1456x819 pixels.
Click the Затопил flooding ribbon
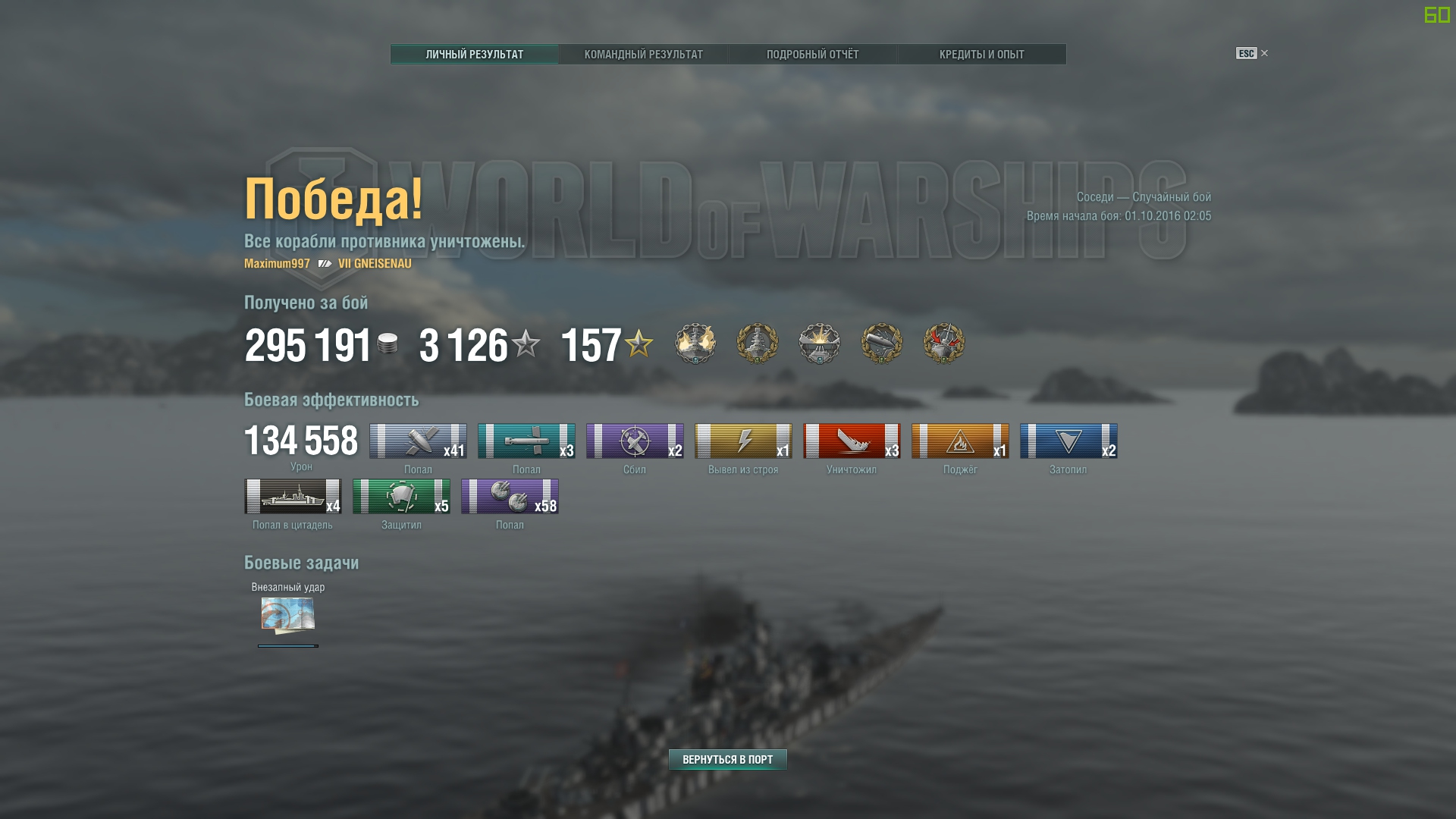[1068, 441]
